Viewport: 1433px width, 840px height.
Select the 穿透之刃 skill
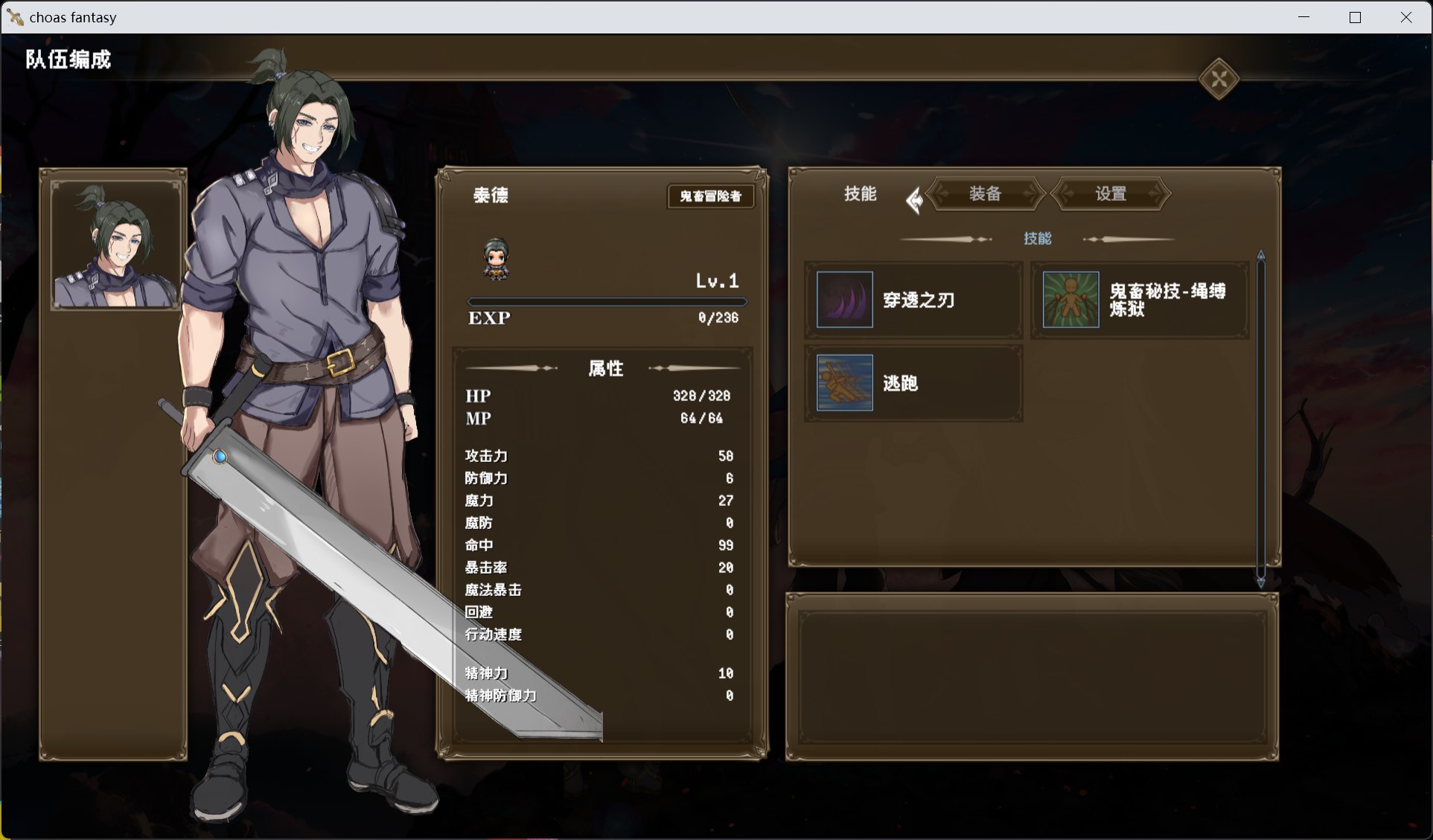(913, 300)
